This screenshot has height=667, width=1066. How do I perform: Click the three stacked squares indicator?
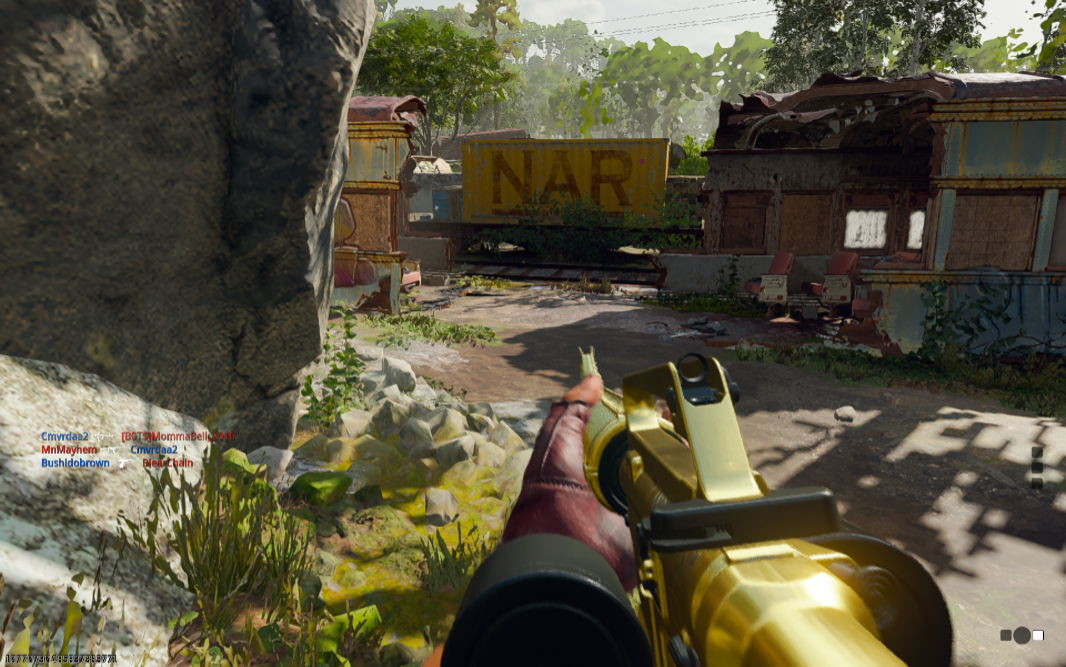point(1037,467)
